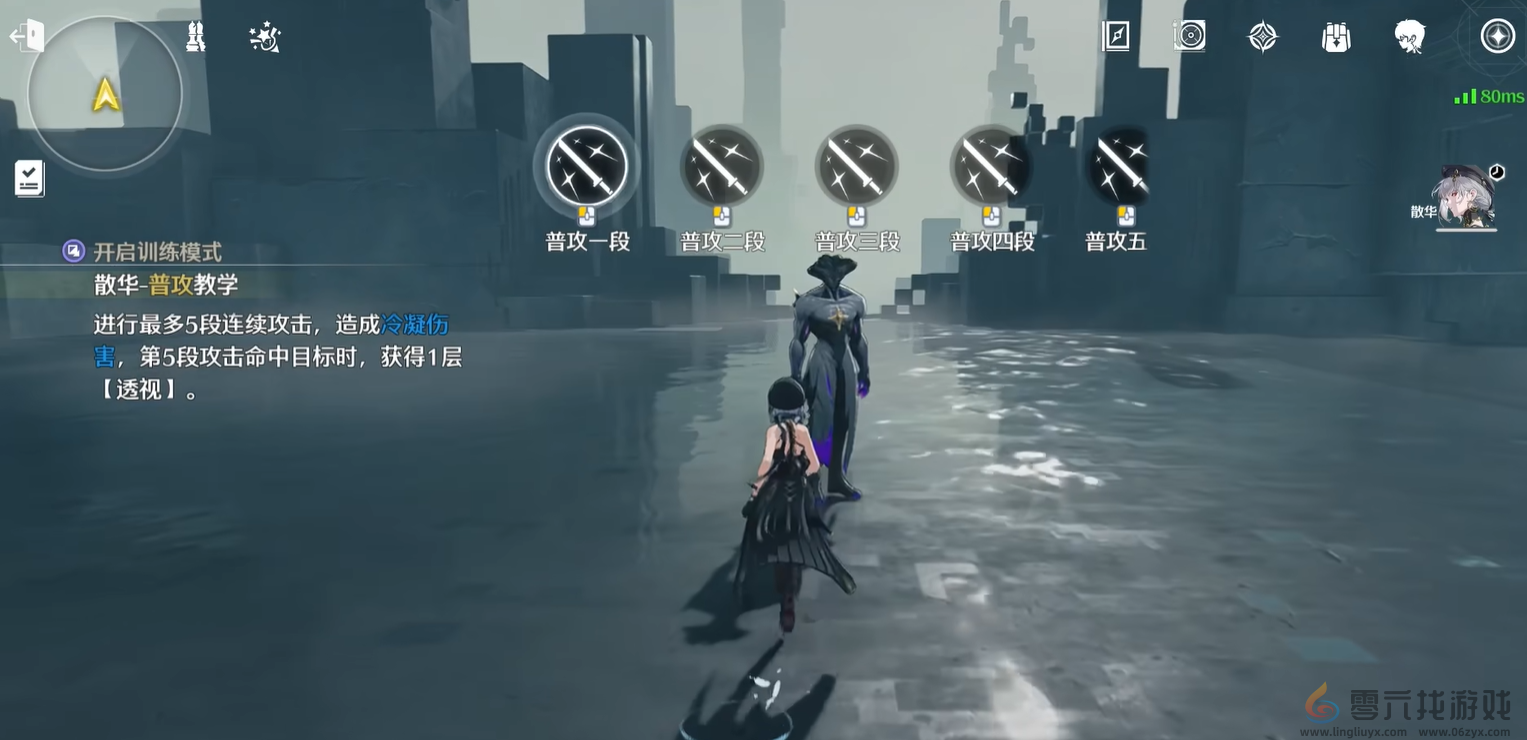
Task: Click the video badge under 普攻四段
Action: (x=990, y=214)
